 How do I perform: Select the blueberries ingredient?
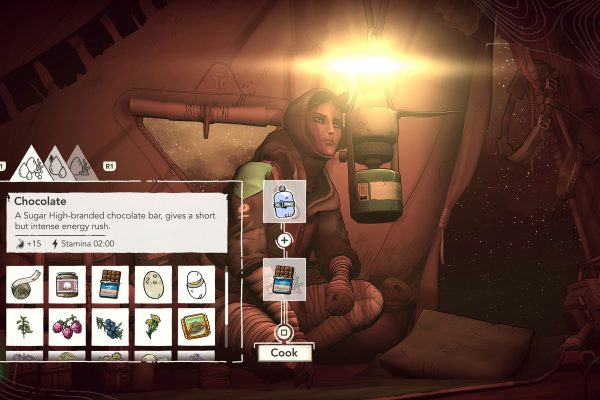tap(111, 326)
